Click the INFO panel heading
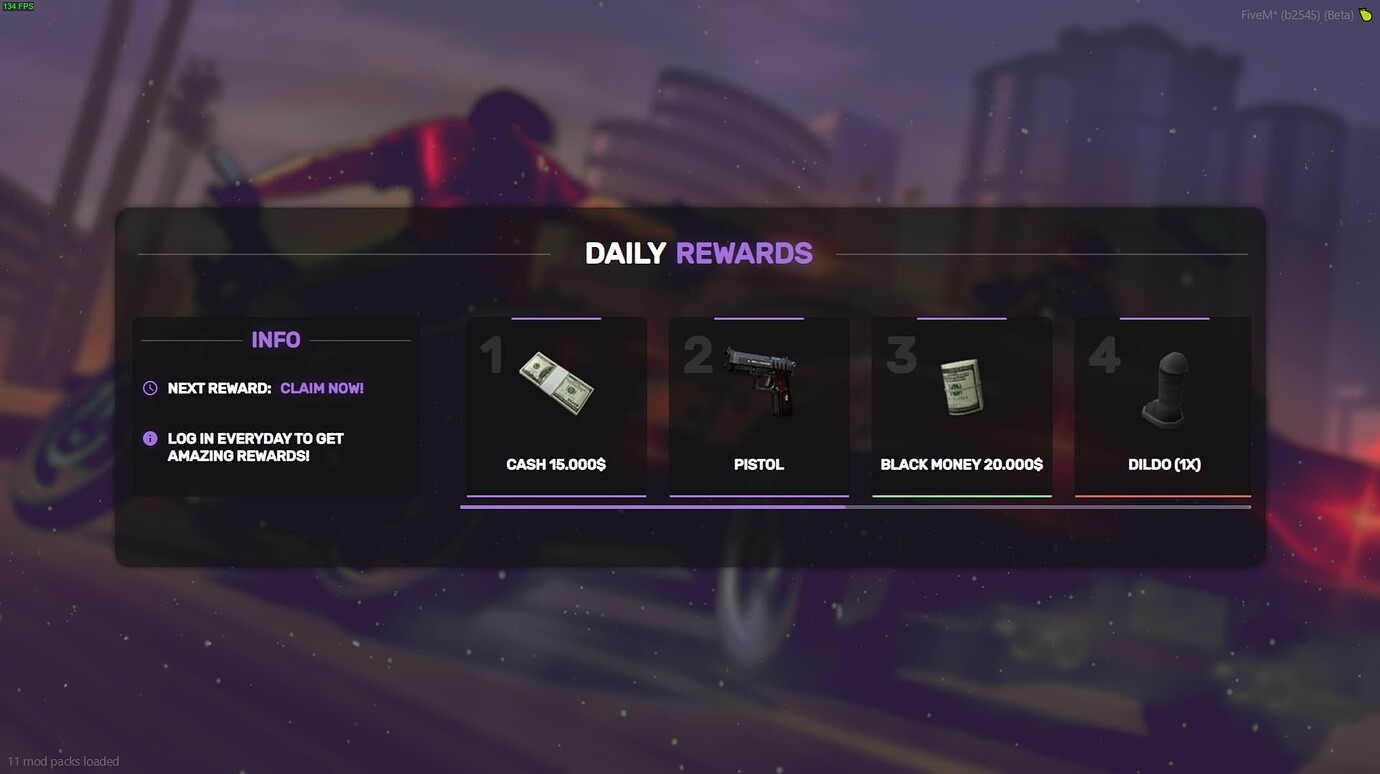1380x774 pixels. (276, 340)
